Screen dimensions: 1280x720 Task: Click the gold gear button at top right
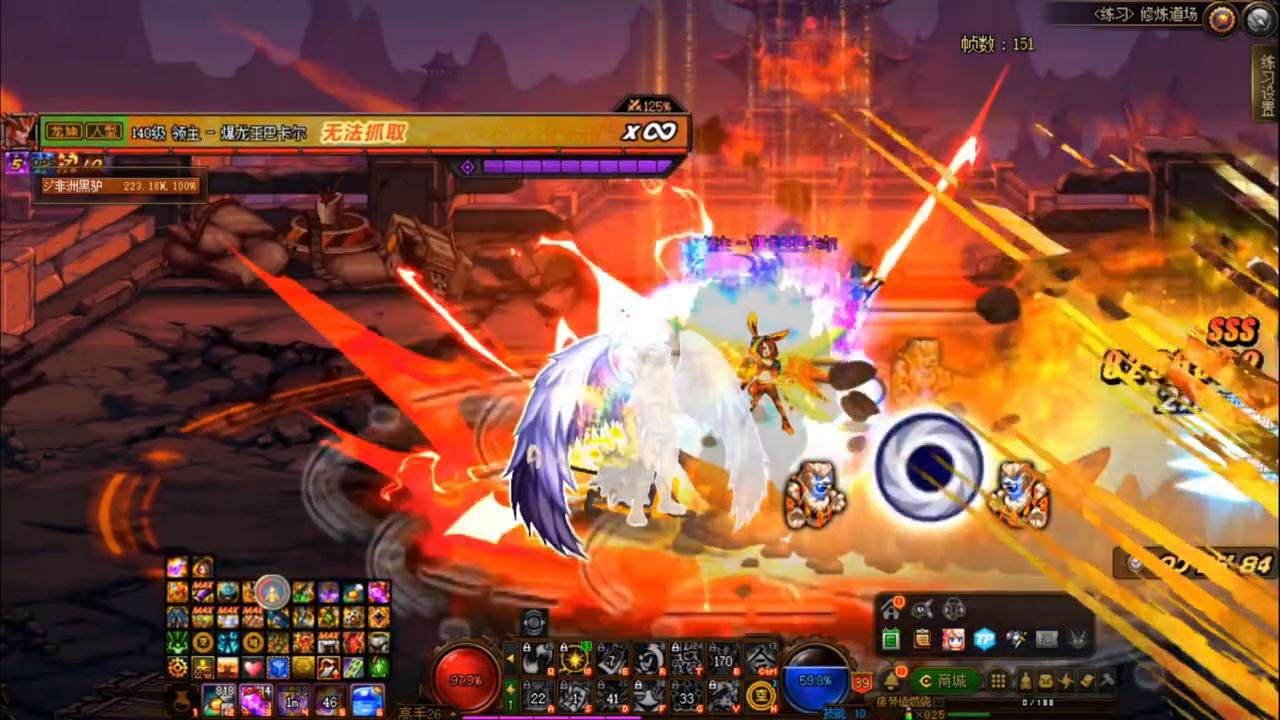coord(1221,19)
